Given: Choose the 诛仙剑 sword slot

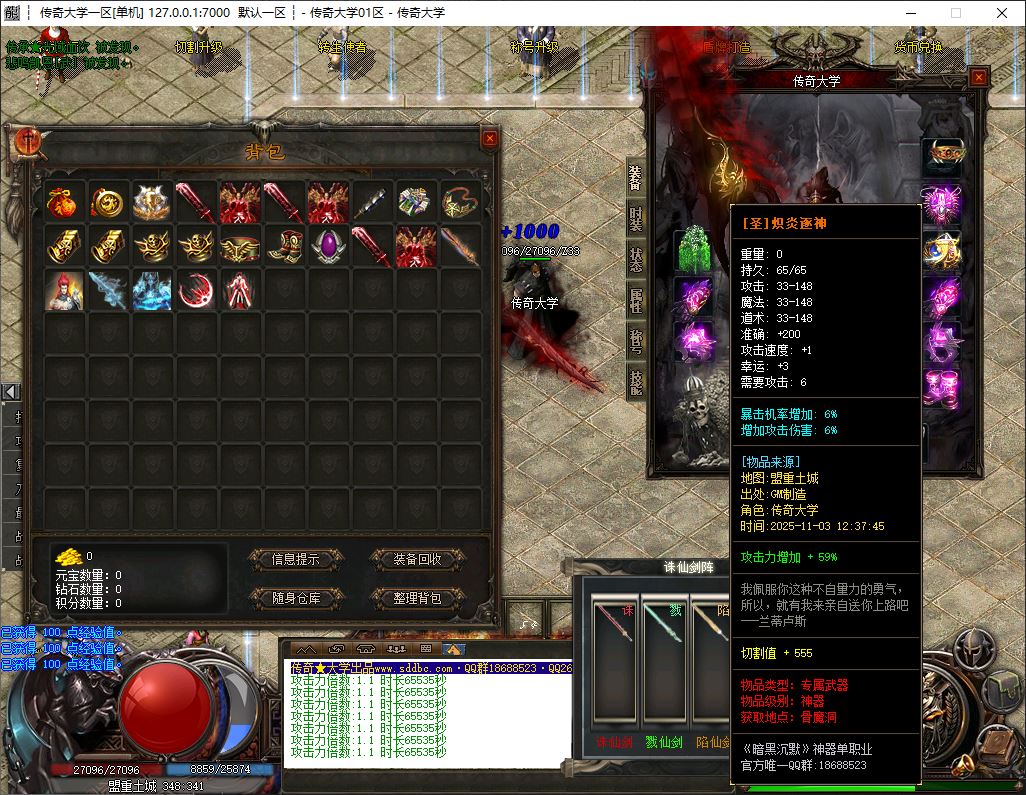Looking at the screenshot, I should point(614,668).
